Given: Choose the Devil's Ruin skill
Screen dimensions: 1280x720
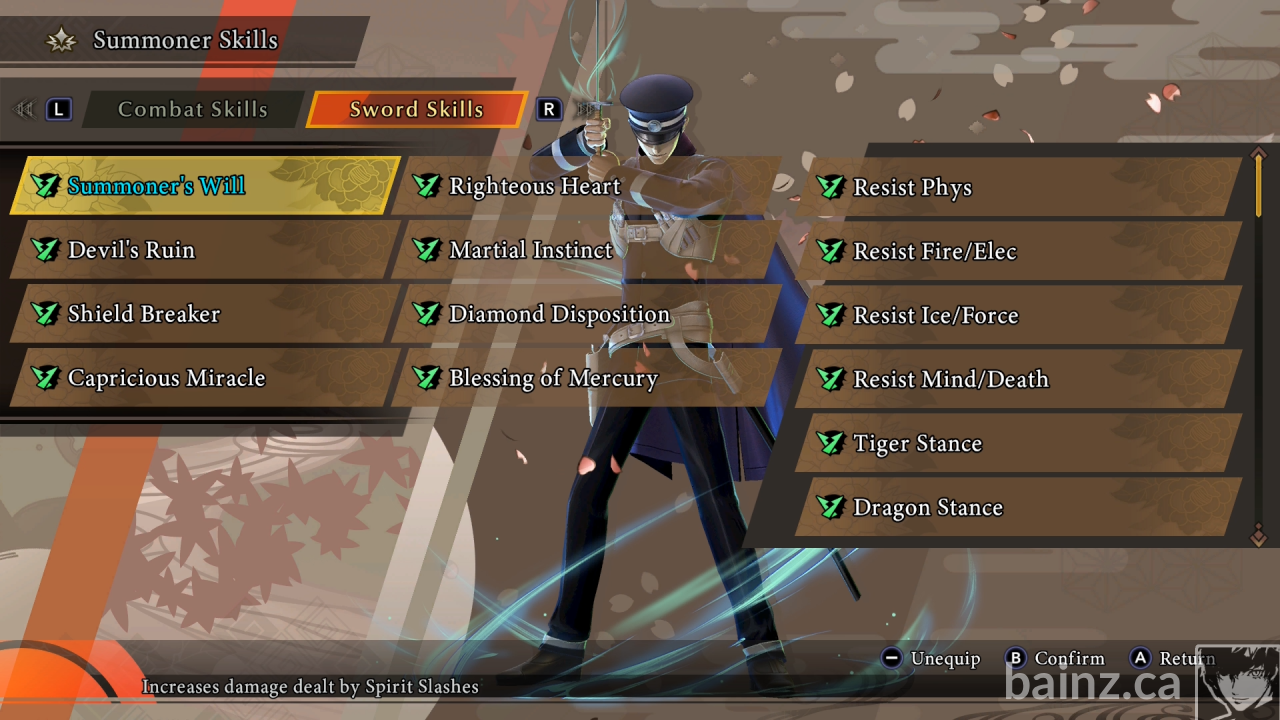Looking at the screenshot, I should pos(205,250).
